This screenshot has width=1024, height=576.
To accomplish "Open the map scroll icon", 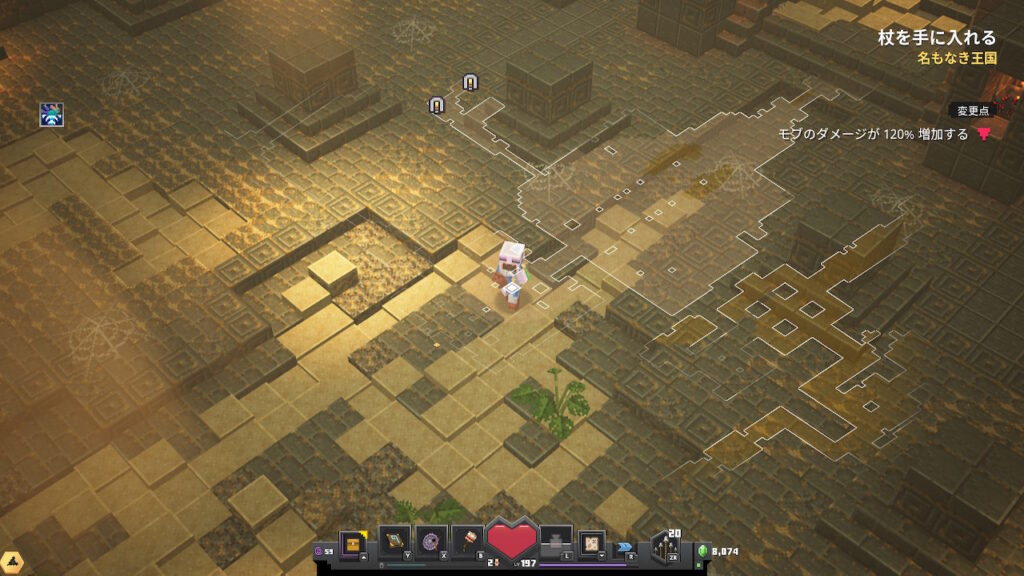I will (x=592, y=541).
